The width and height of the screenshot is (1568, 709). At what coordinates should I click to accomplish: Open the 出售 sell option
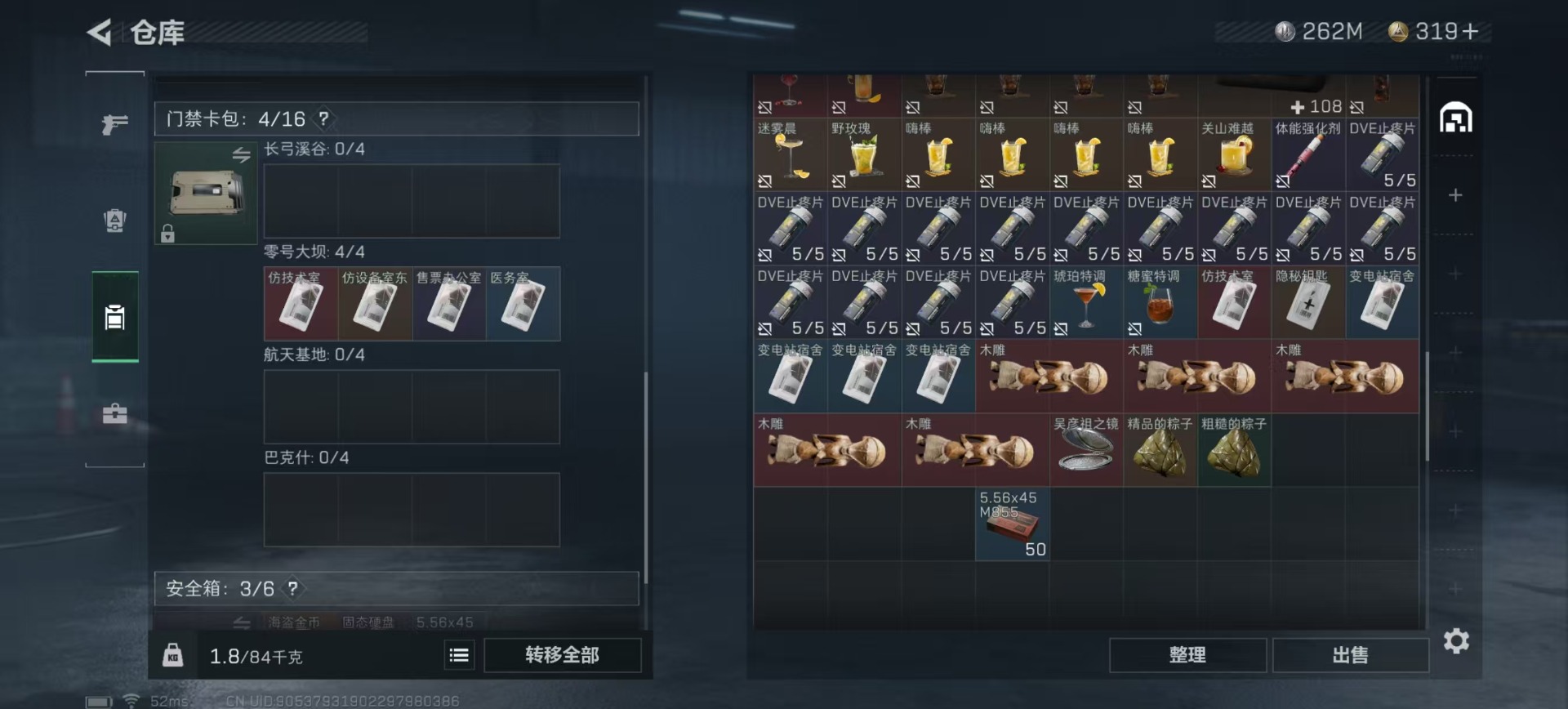point(1350,655)
